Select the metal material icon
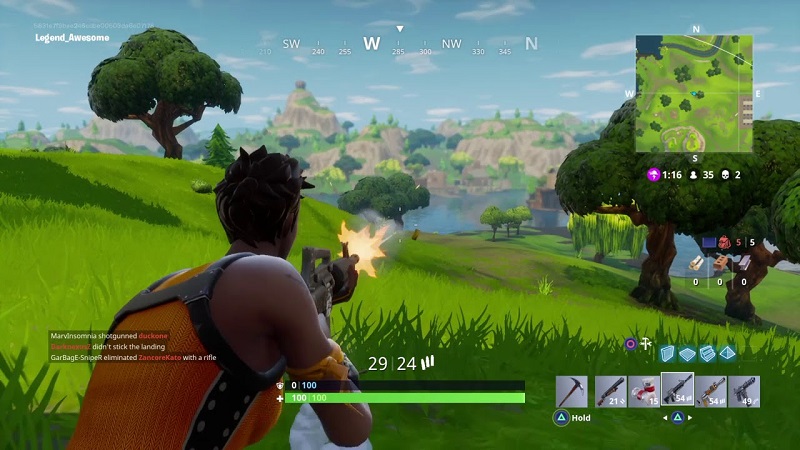Screen dimensions: 800x450 pyautogui.click(x=743, y=263)
